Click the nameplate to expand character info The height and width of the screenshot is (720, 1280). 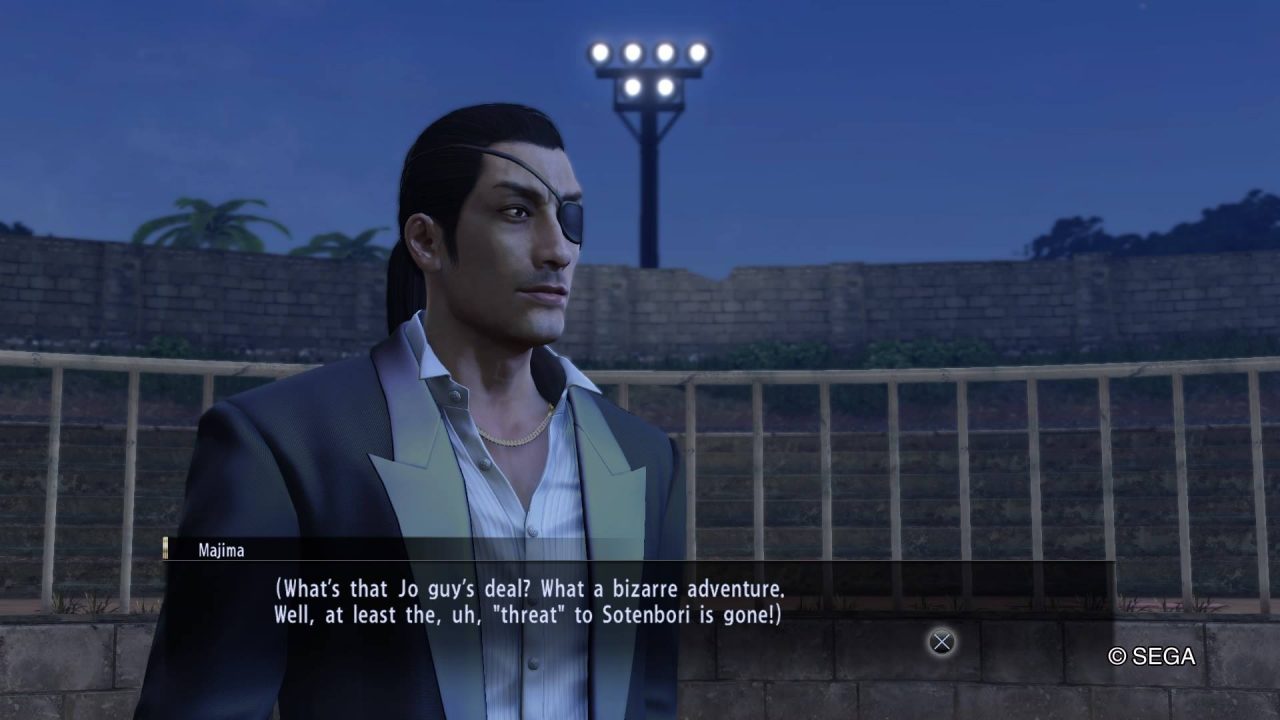click(220, 549)
